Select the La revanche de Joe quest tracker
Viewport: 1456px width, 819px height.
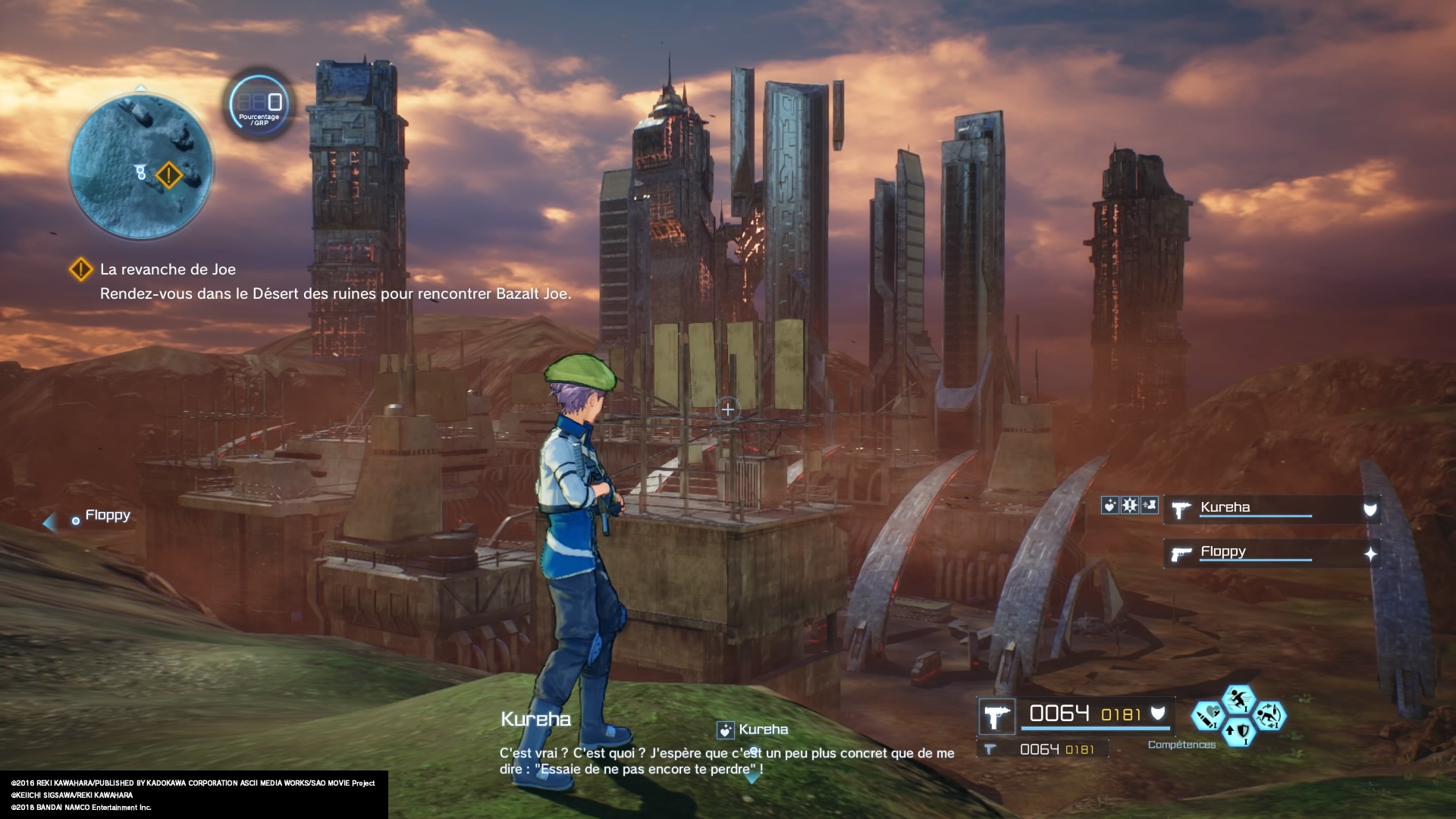[167, 269]
